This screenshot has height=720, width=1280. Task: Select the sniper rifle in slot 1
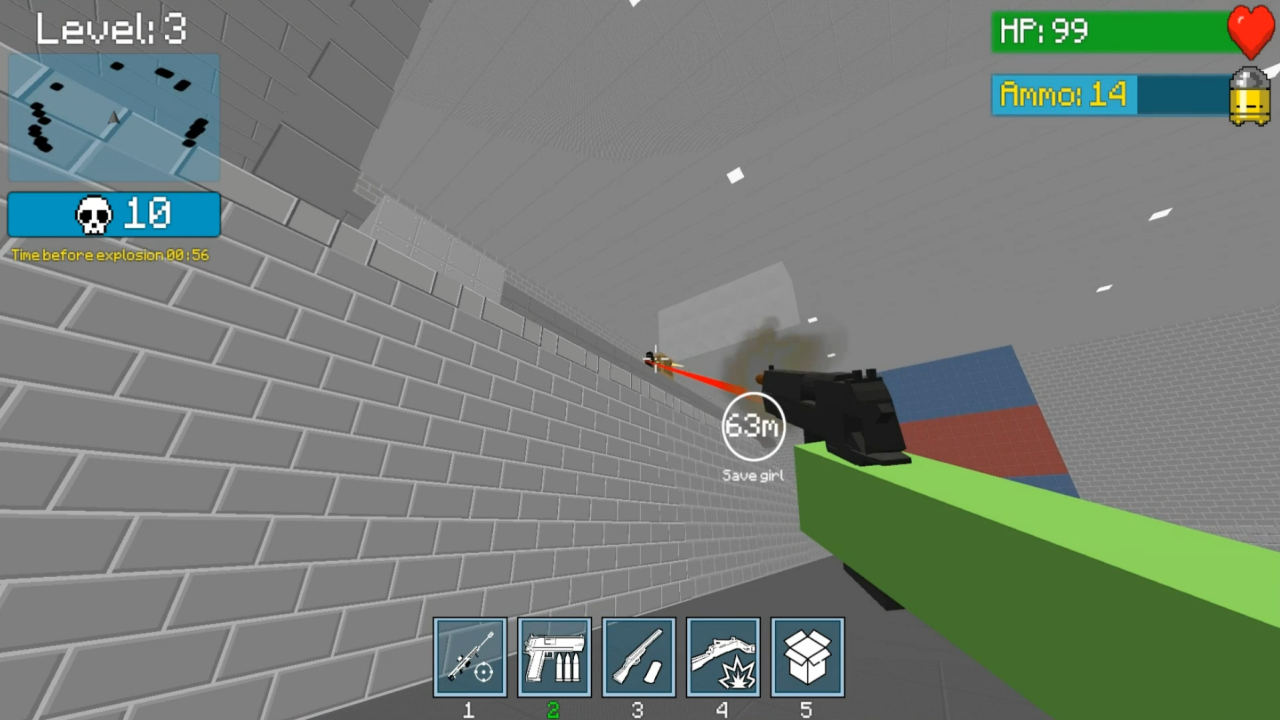pos(469,657)
